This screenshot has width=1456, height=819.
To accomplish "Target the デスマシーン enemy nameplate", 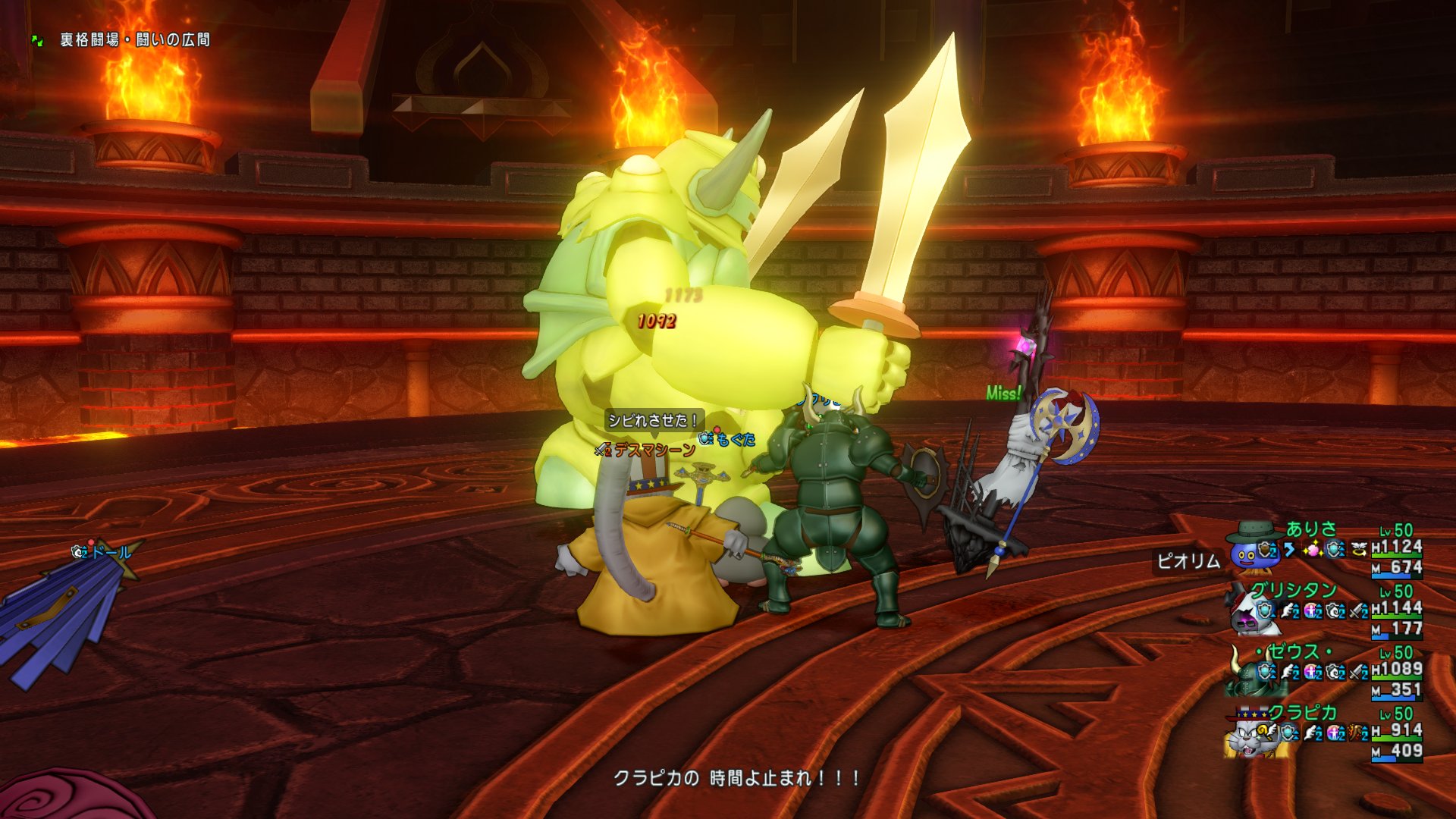I will pyautogui.click(x=654, y=450).
